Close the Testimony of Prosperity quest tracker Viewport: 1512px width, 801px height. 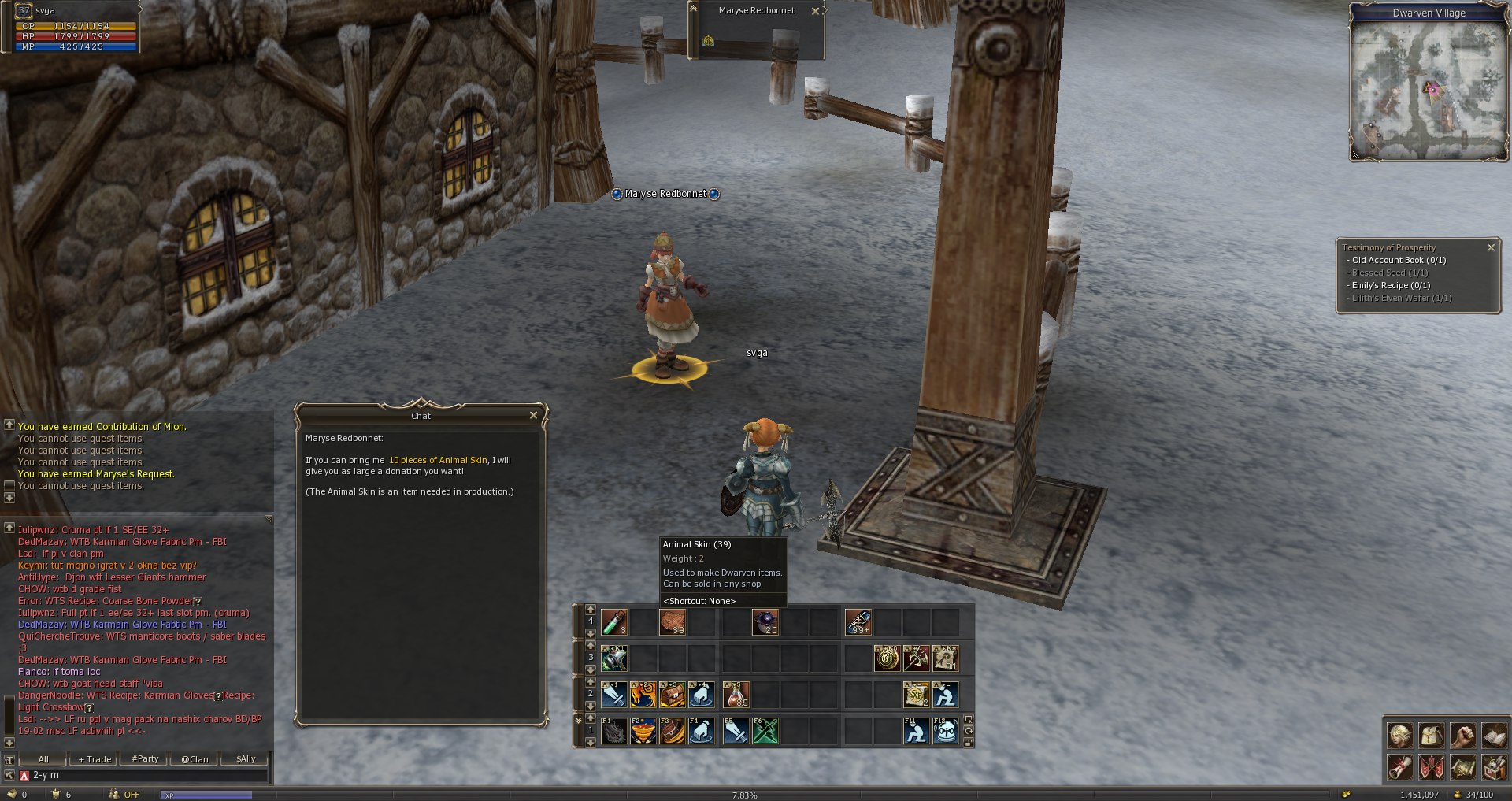1491,248
